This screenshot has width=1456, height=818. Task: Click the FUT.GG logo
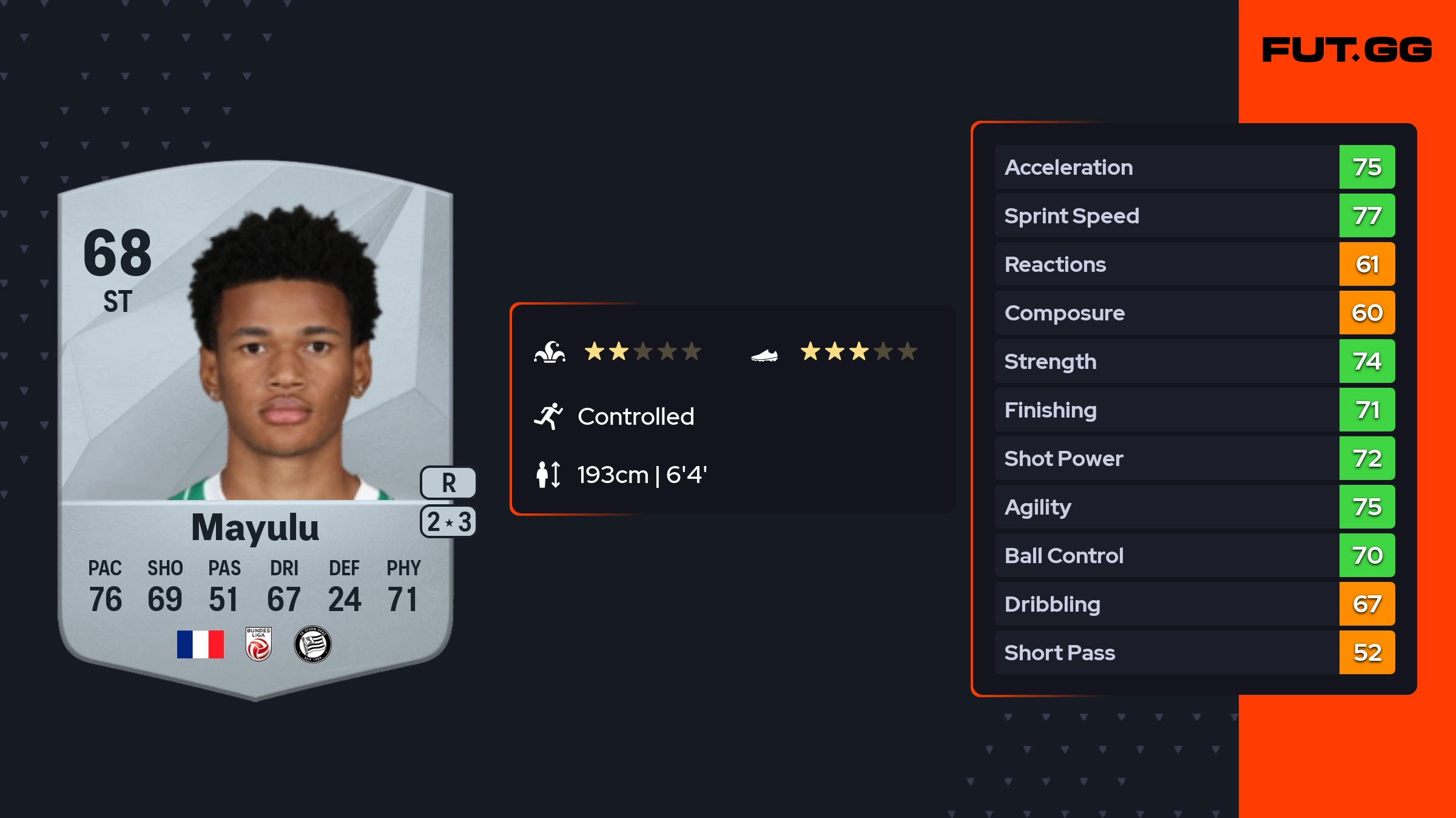tap(1347, 50)
